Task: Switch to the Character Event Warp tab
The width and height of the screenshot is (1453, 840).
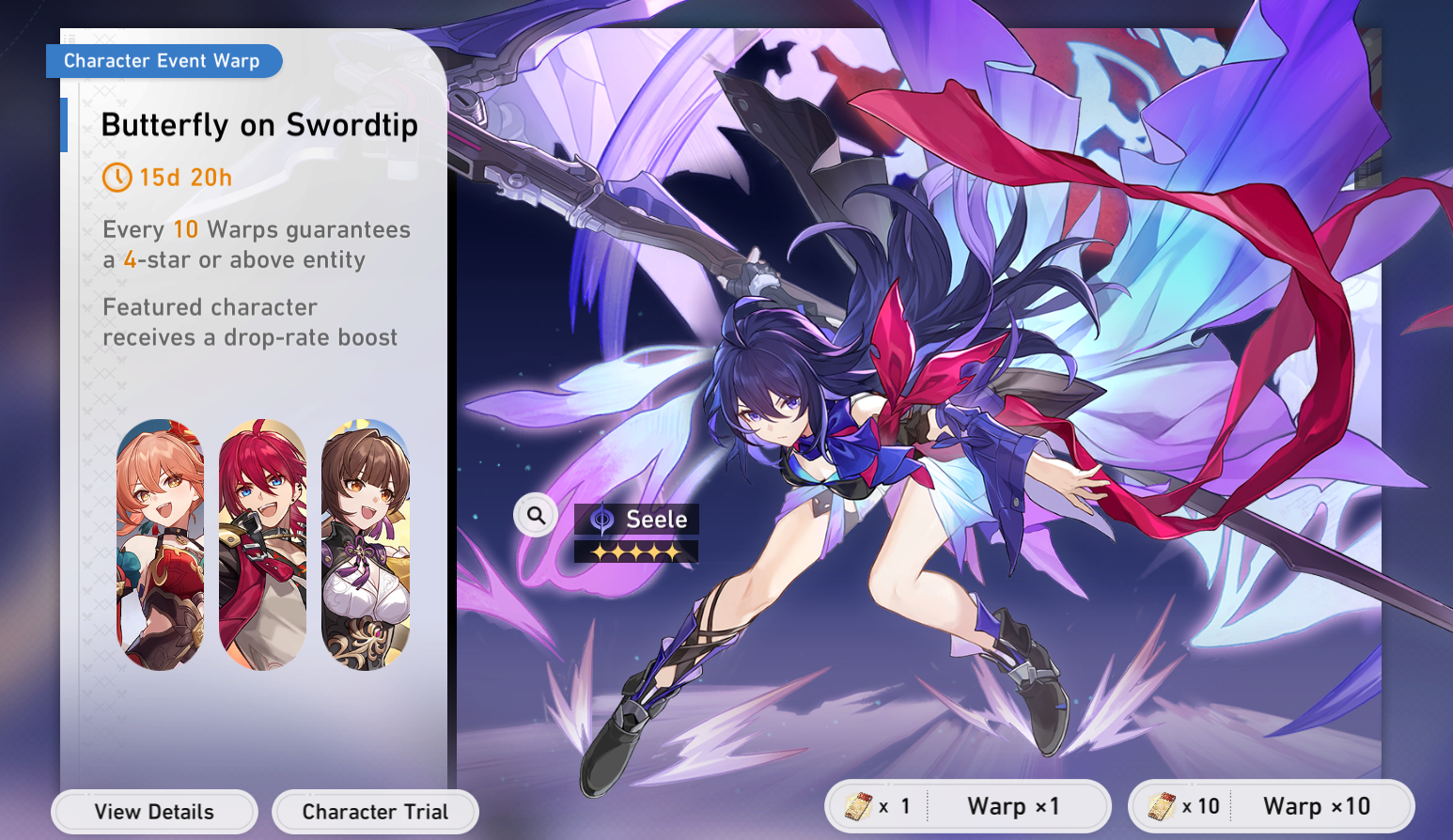Action: pyautogui.click(x=164, y=60)
